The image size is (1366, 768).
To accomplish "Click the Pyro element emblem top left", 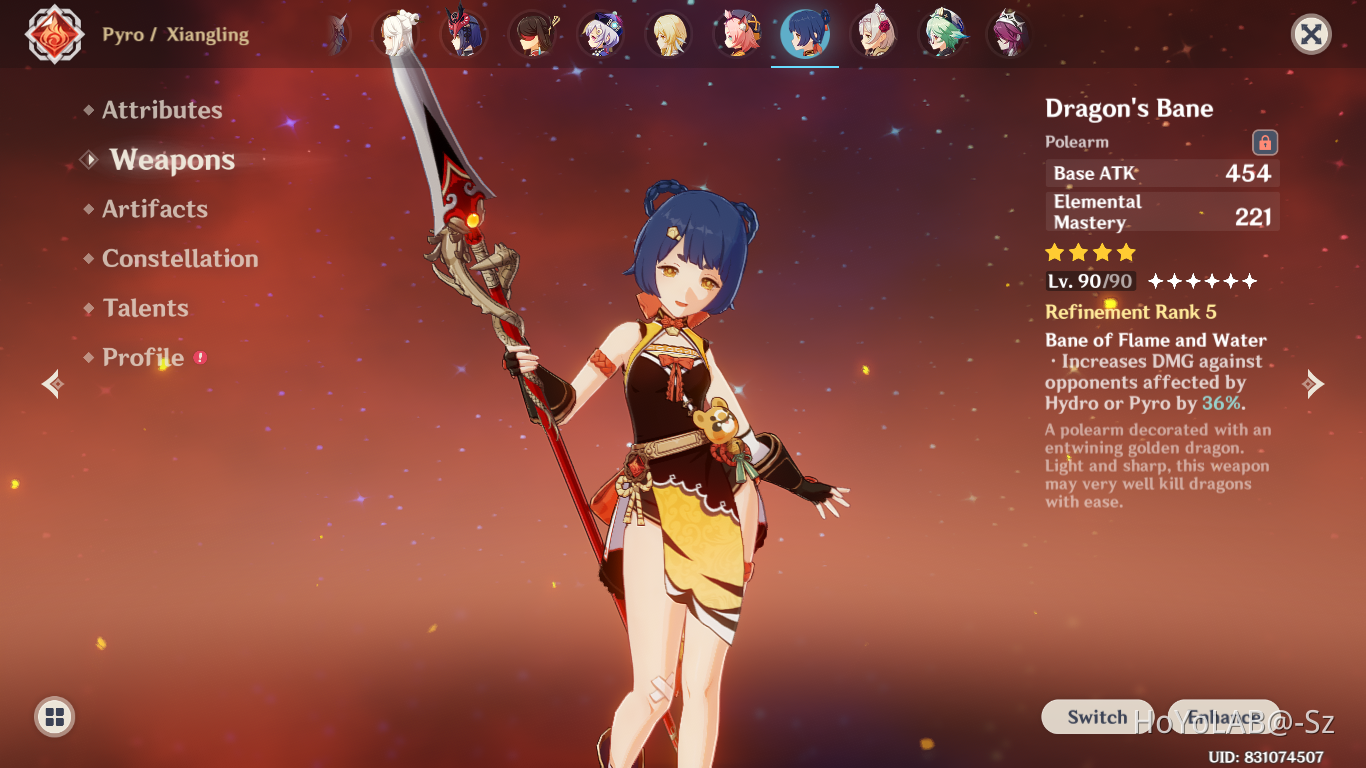I will 54,33.
